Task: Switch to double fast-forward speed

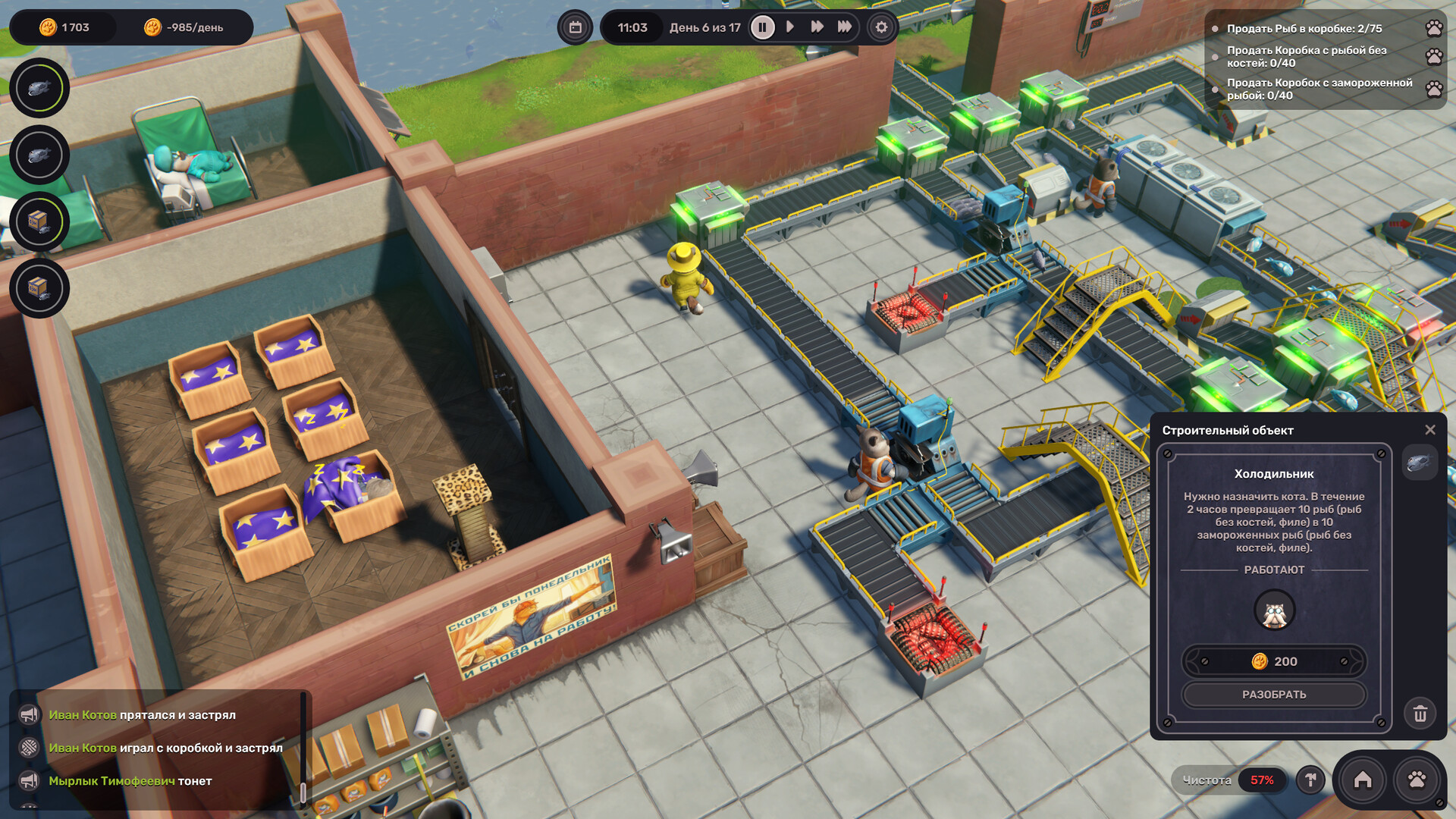Action: click(817, 27)
